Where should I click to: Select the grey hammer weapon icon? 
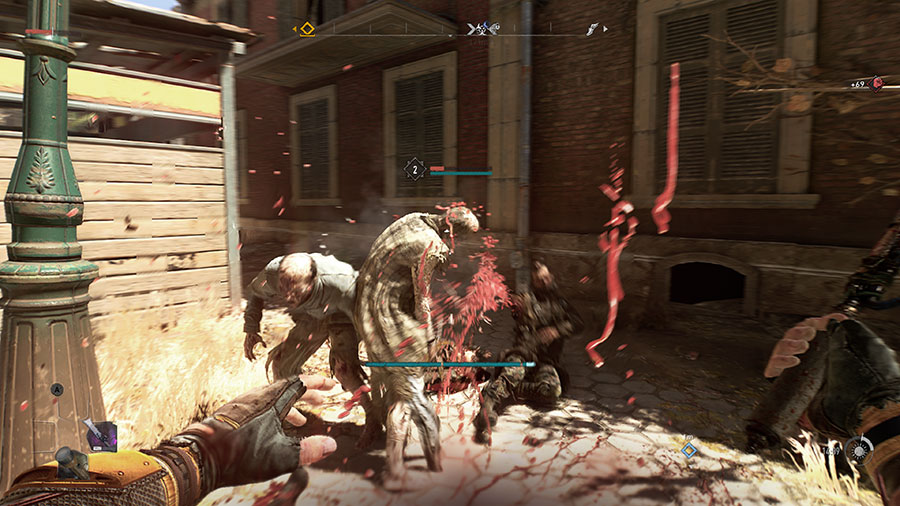pyautogui.click(x=72, y=461)
